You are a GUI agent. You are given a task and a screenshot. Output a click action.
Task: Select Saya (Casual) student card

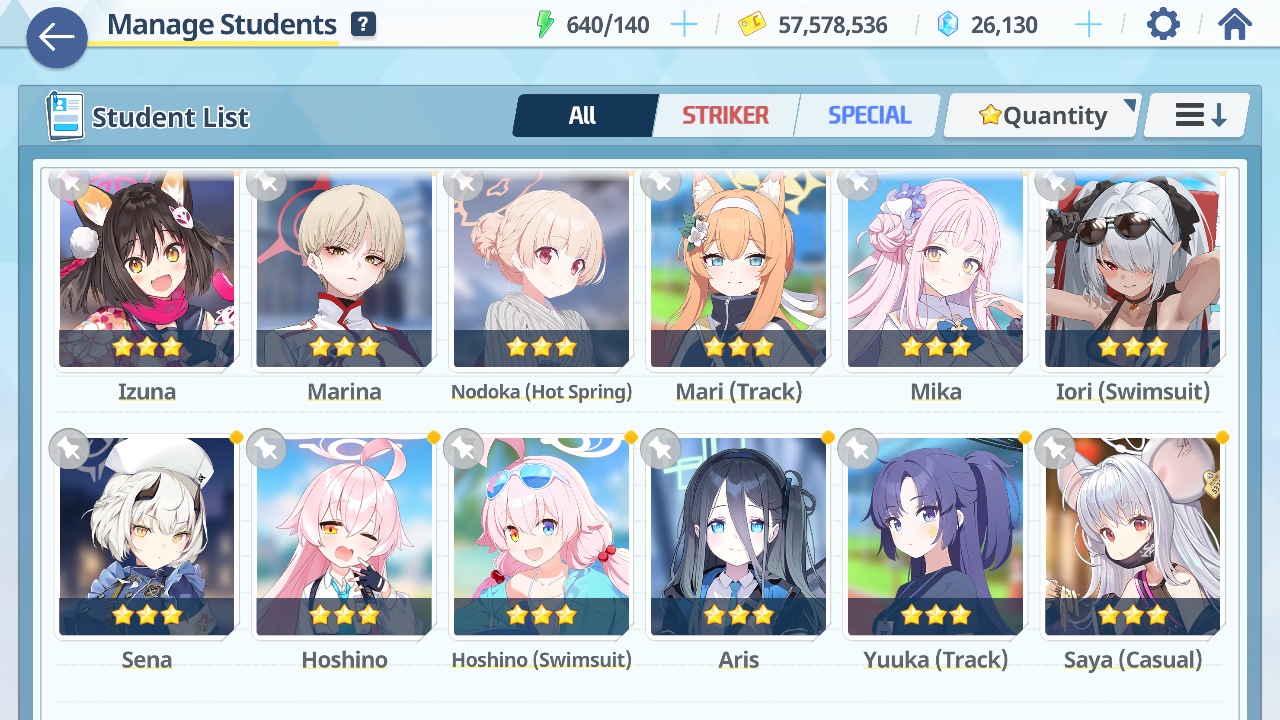tap(1132, 536)
